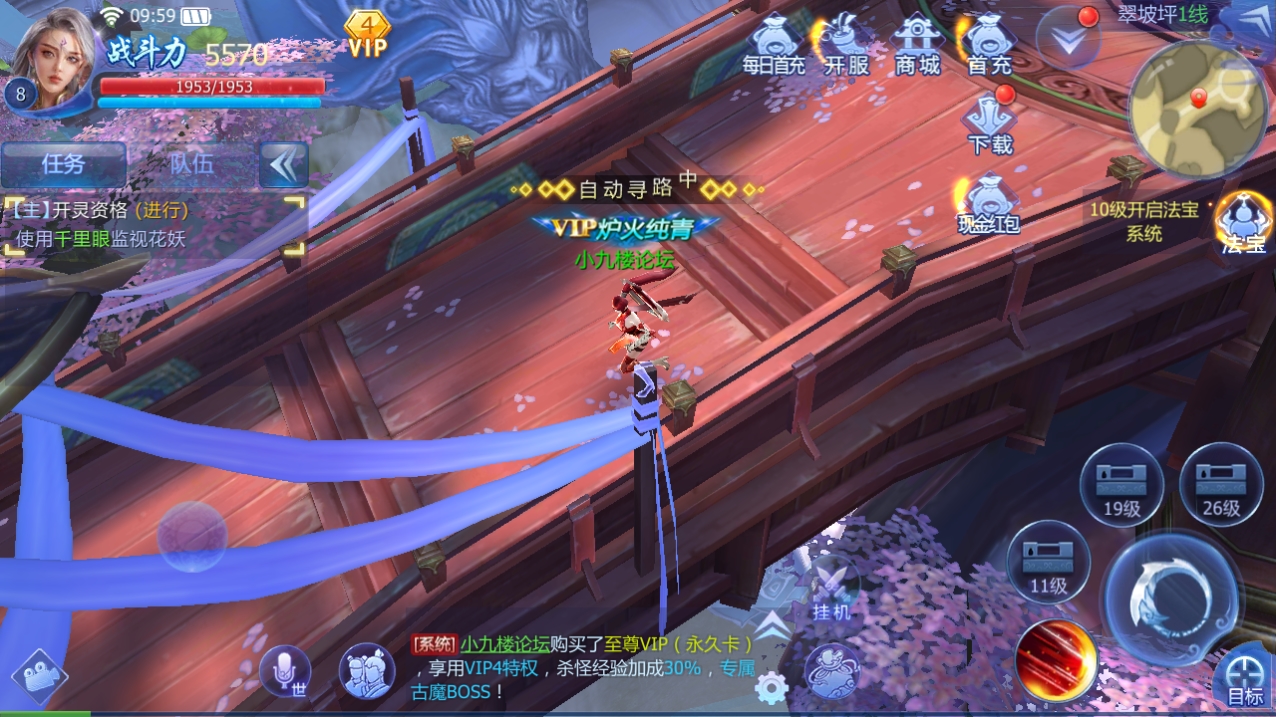This screenshot has height=717, width=1276.
Task: Activate the red fire skill
Action: click(x=1056, y=660)
